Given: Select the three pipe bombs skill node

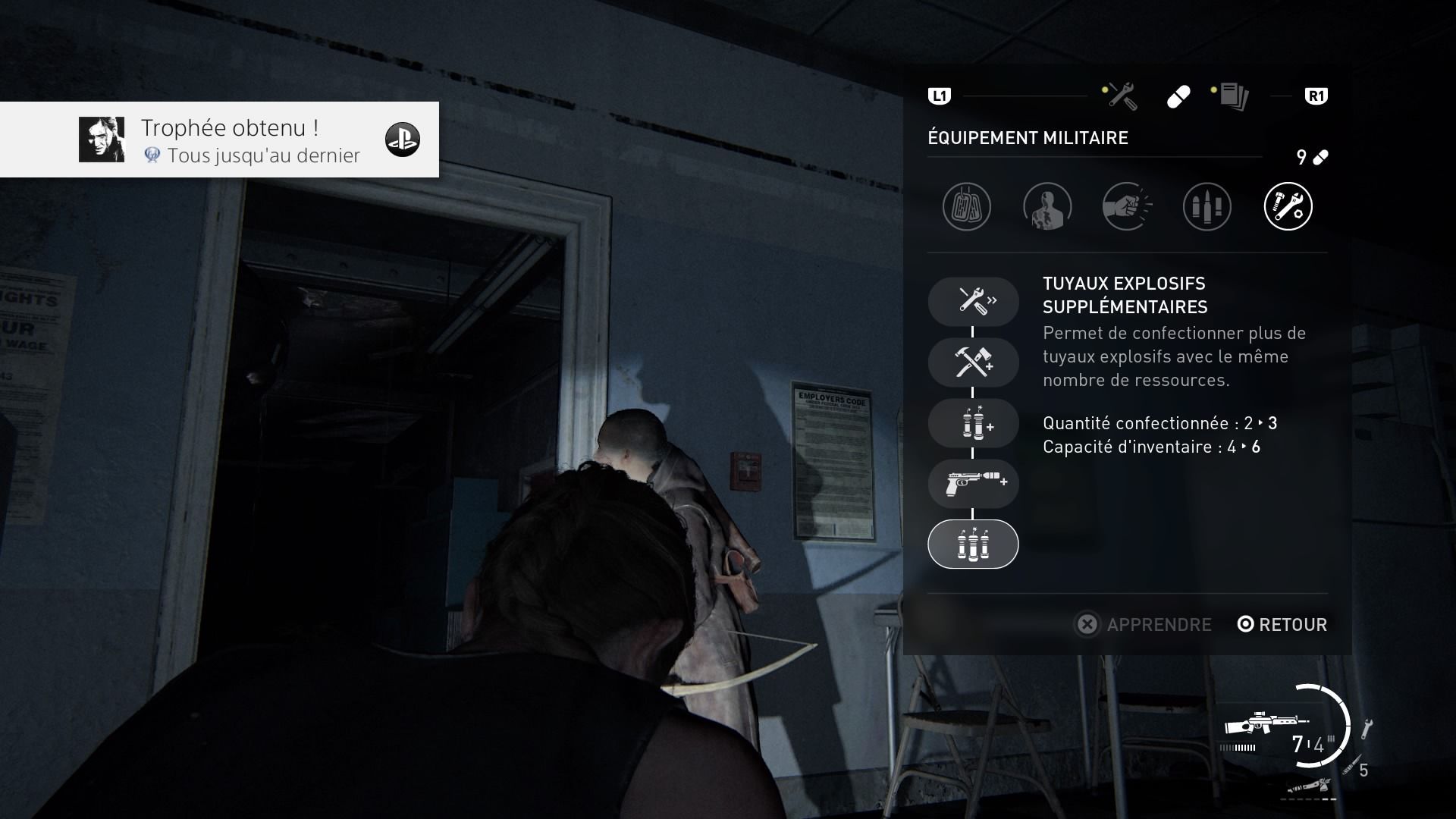Looking at the screenshot, I should [x=973, y=544].
